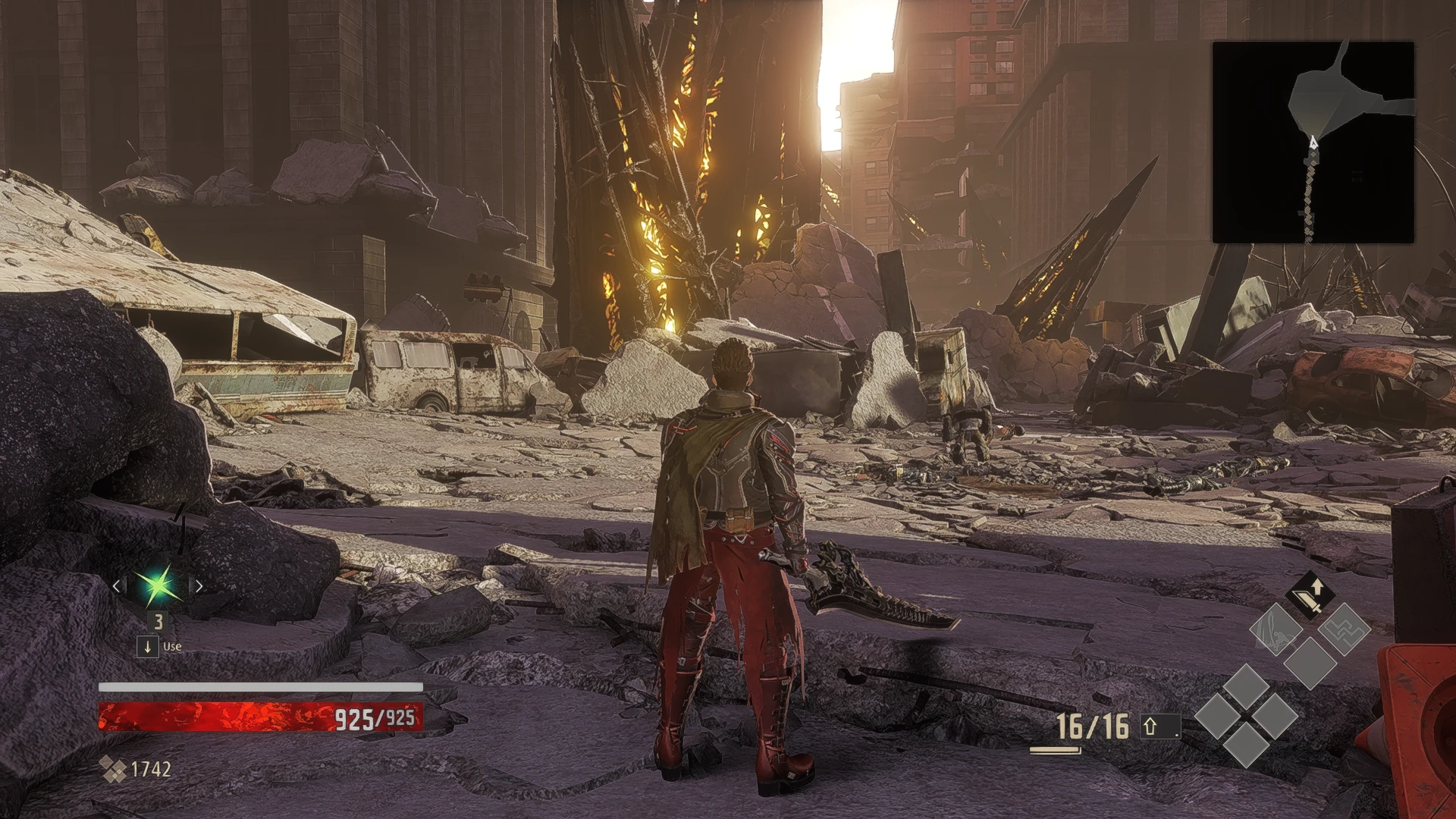
Task: Activate the sword upgrade buff gift
Action: (x=1309, y=595)
